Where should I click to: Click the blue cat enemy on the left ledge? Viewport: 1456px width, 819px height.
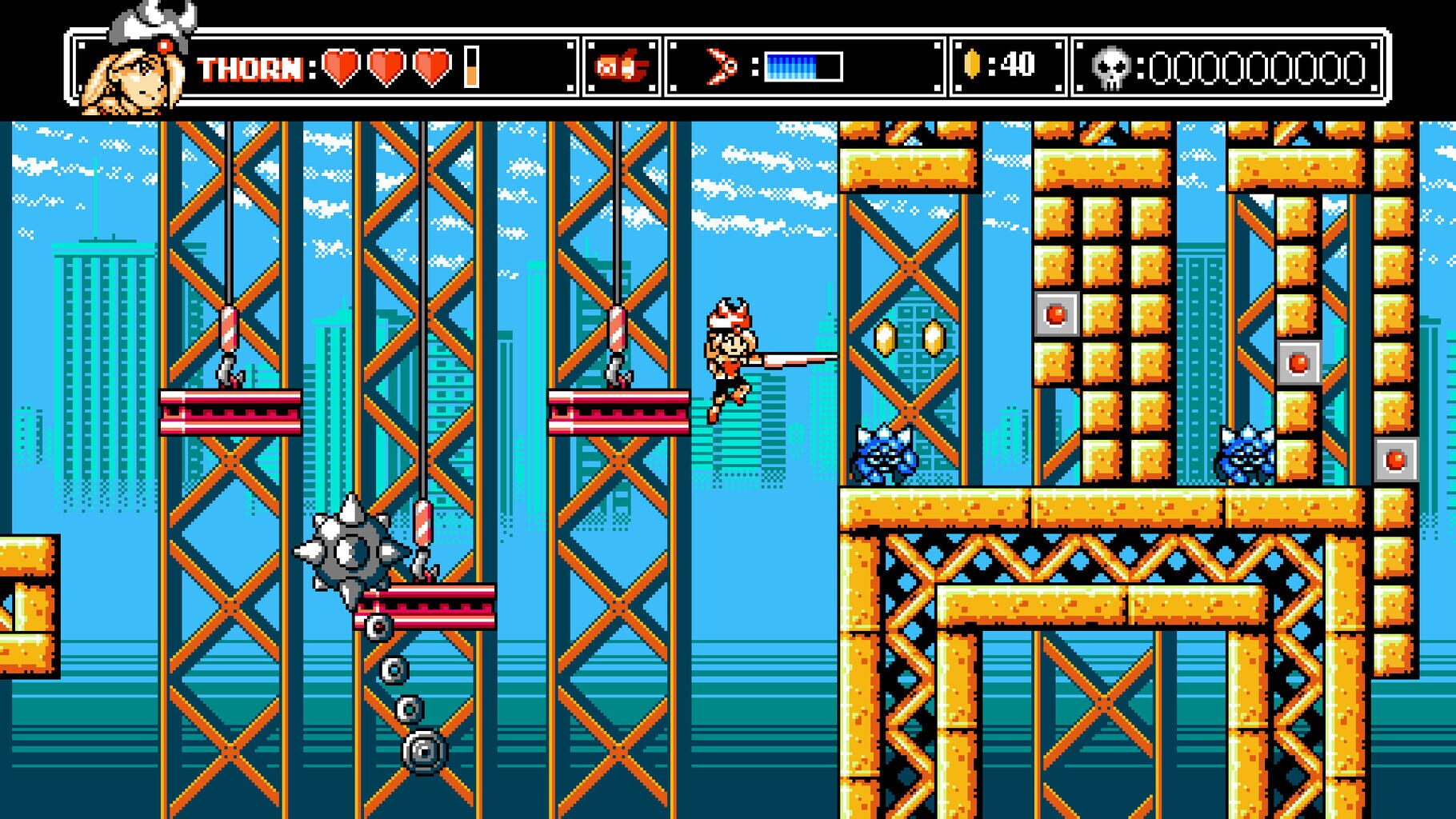[x=884, y=452]
